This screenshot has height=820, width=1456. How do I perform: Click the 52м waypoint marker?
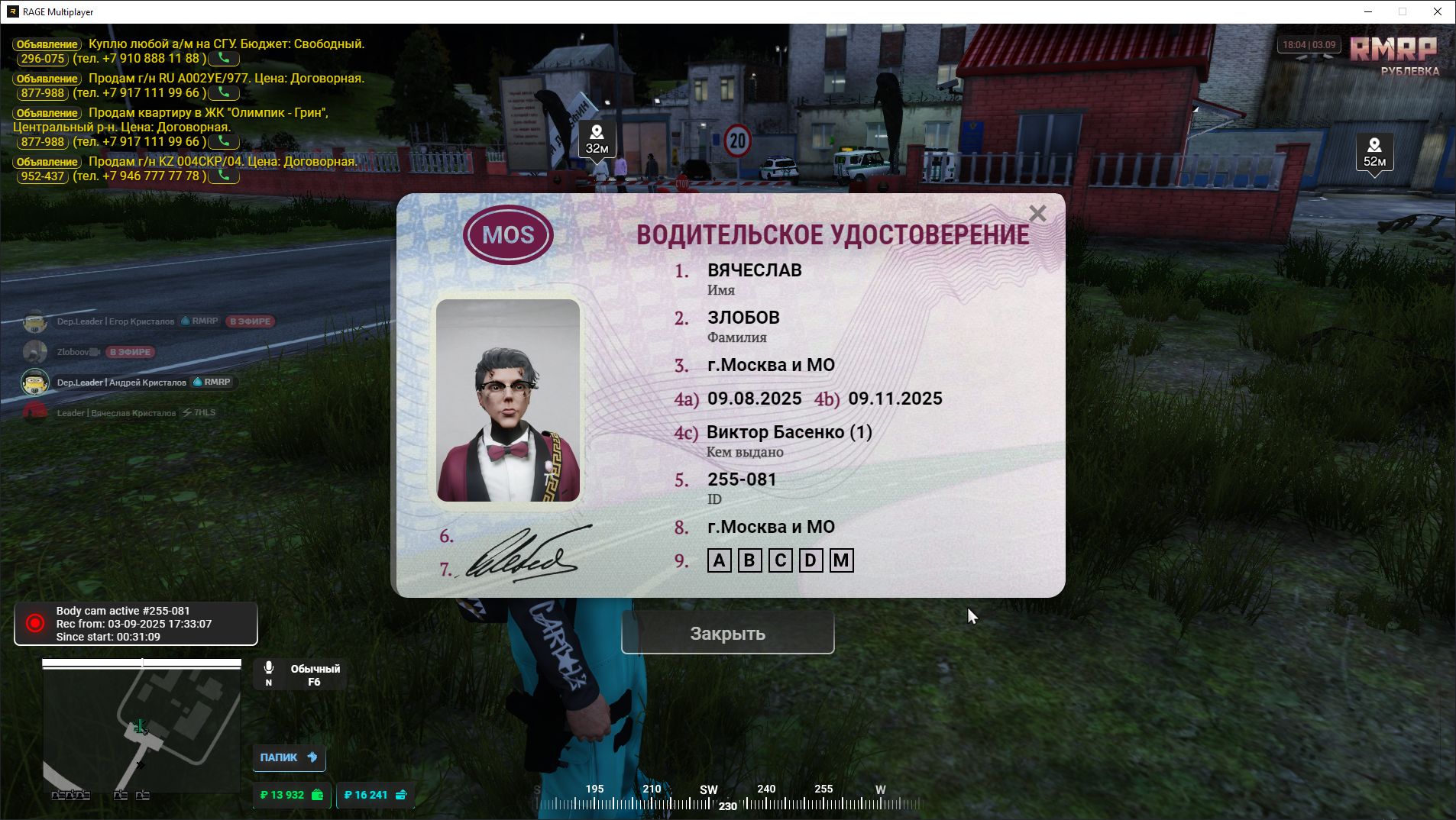[x=1373, y=152]
